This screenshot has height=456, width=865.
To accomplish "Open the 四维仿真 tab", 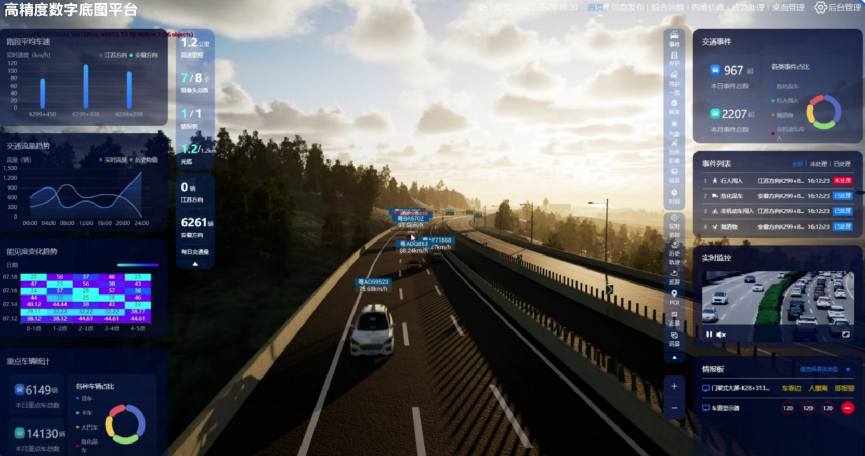I will click(x=706, y=7).
